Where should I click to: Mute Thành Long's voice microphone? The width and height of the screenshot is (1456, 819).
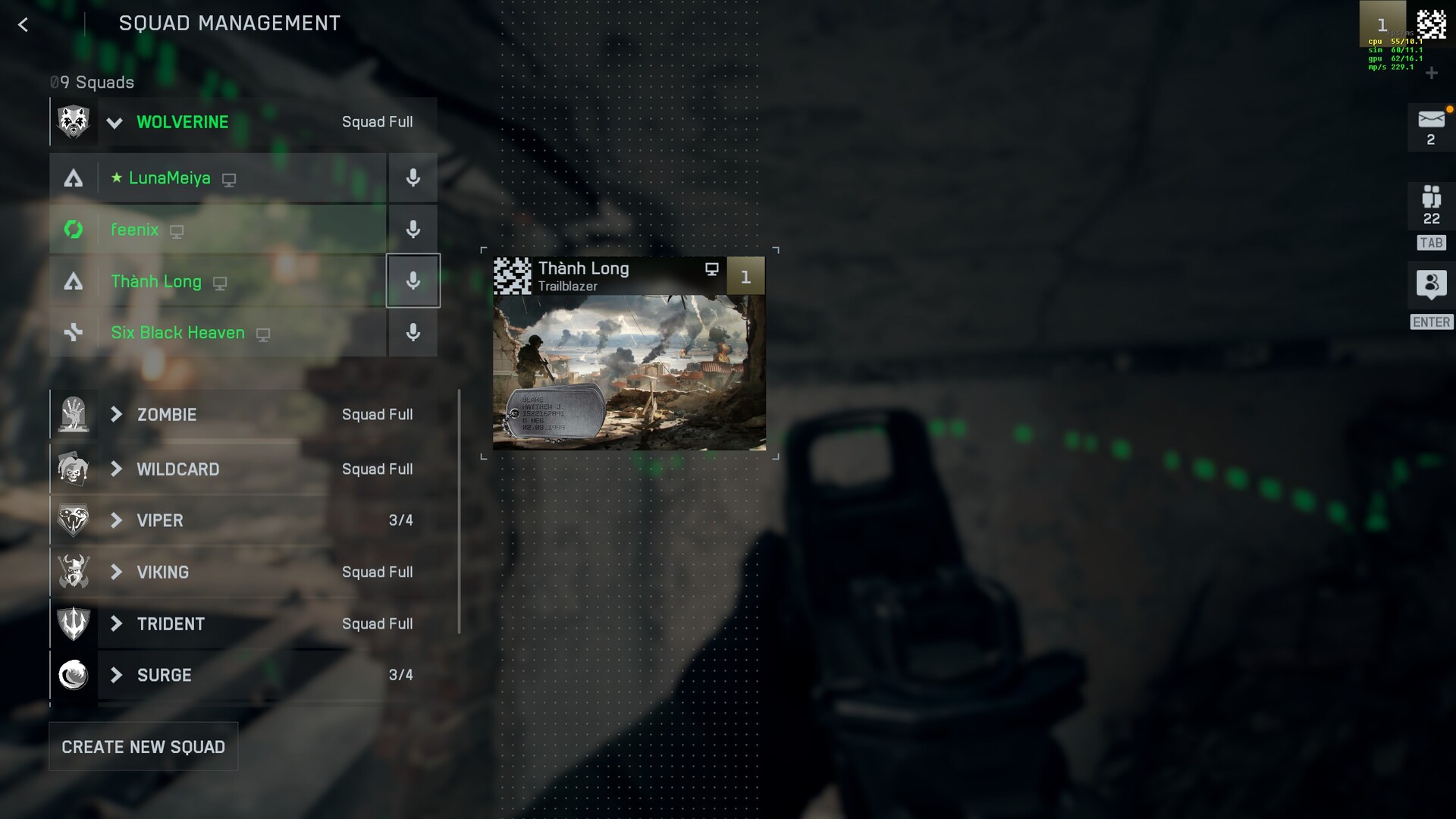coord(413,281)
